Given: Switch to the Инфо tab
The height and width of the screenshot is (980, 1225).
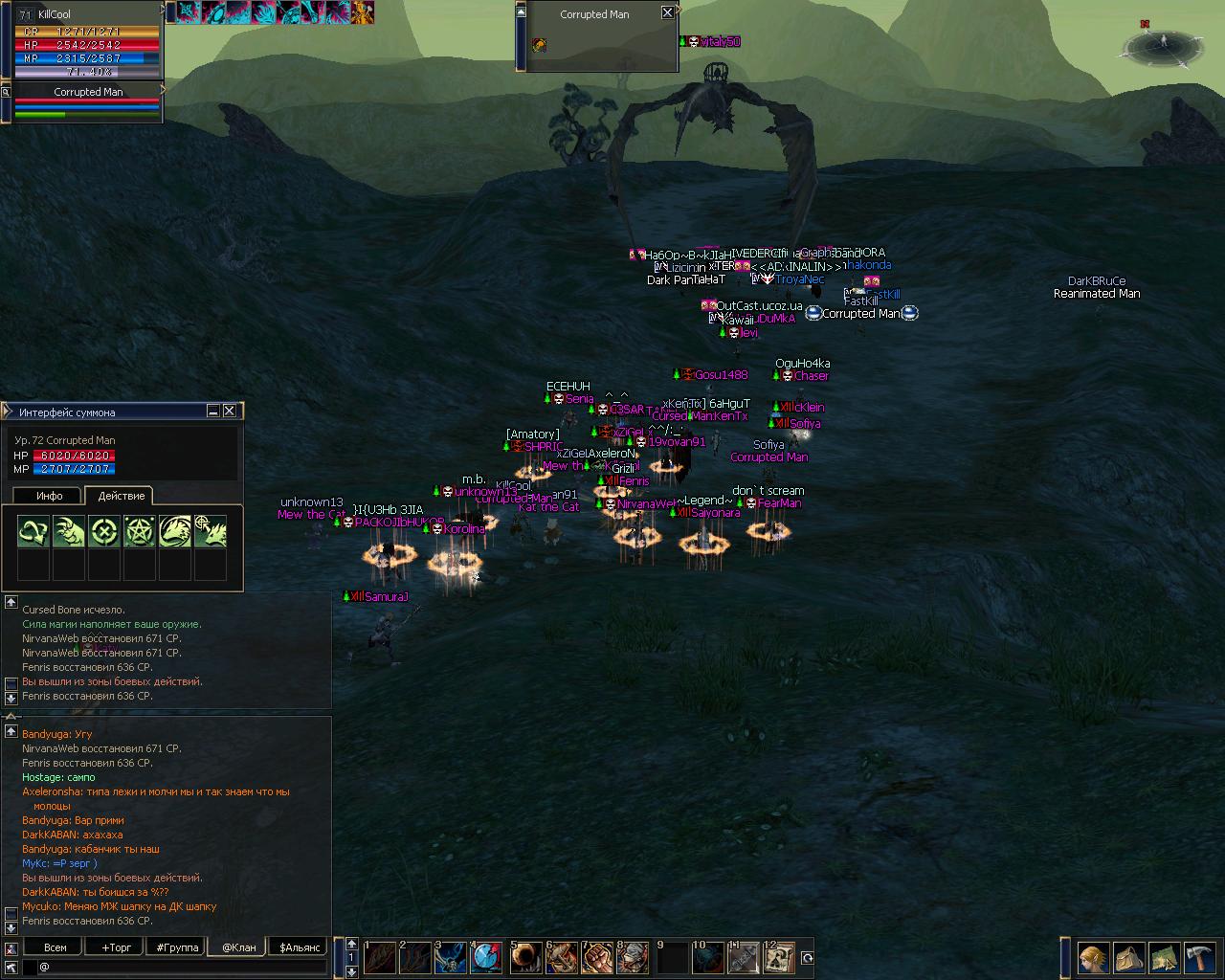Looking at the screenshot, I should coord(49,496).
